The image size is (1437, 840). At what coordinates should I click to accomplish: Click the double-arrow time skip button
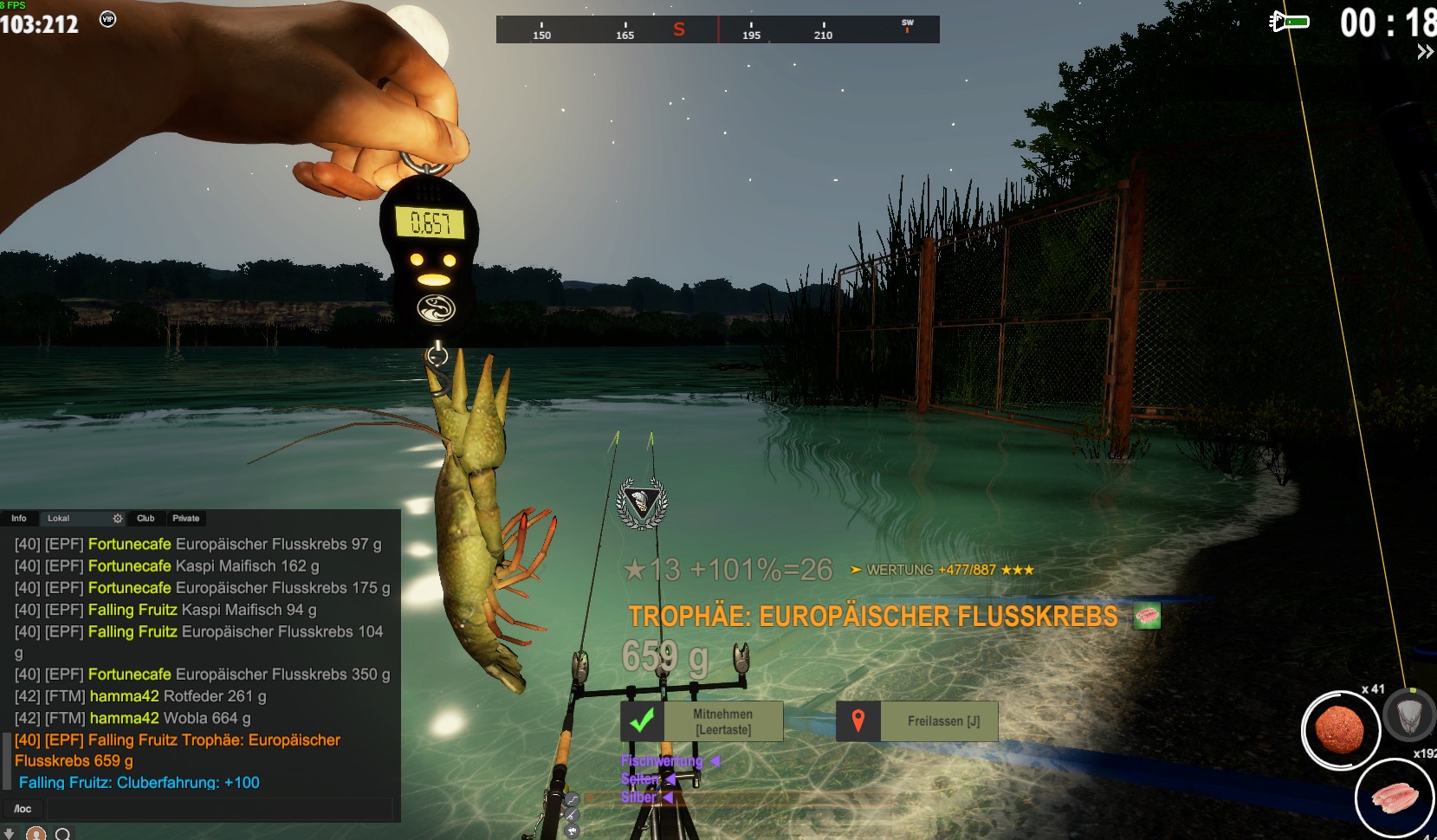[x=1425, y=52]
